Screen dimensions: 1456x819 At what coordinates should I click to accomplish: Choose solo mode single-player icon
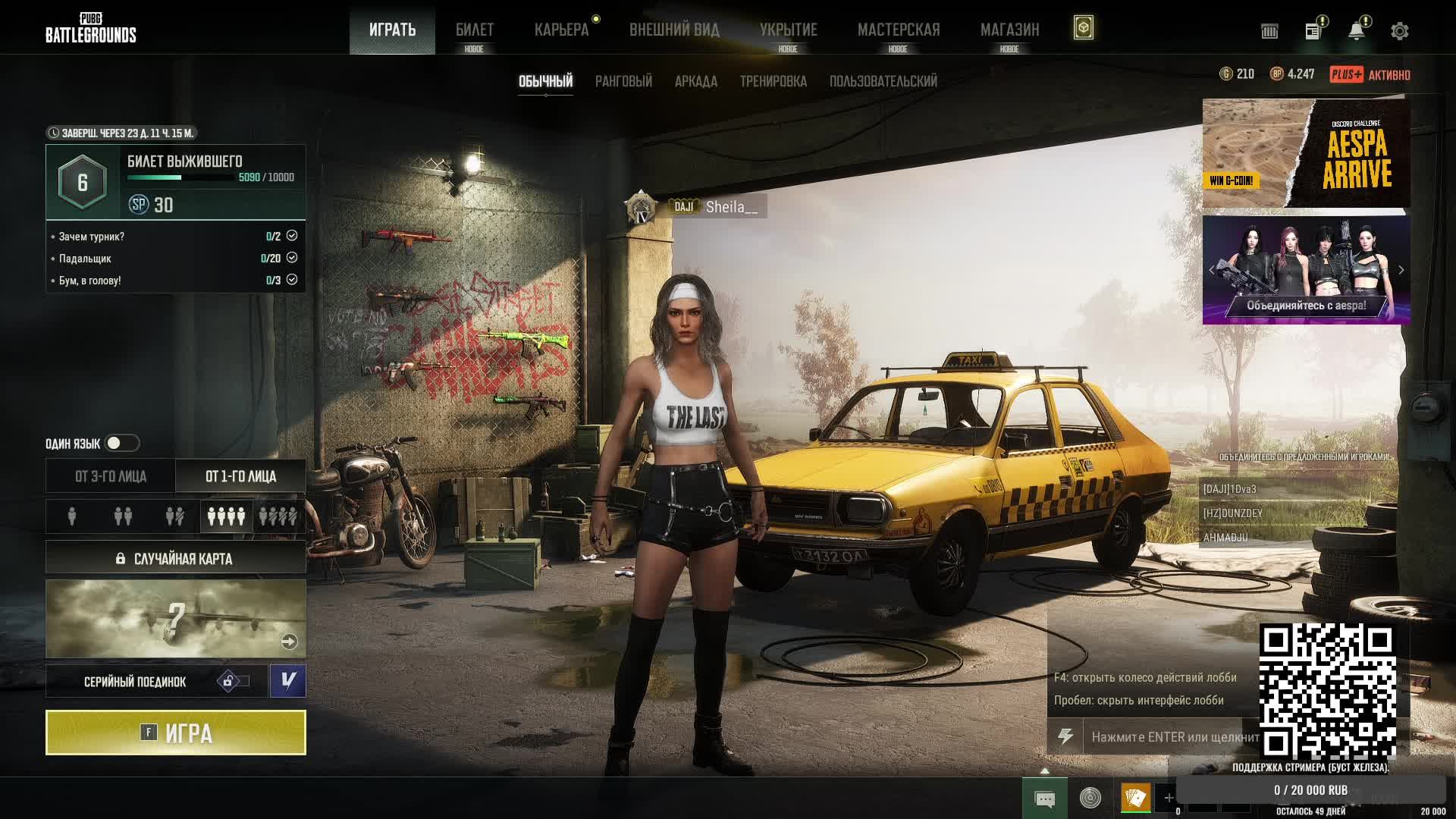tap(72, 516)
